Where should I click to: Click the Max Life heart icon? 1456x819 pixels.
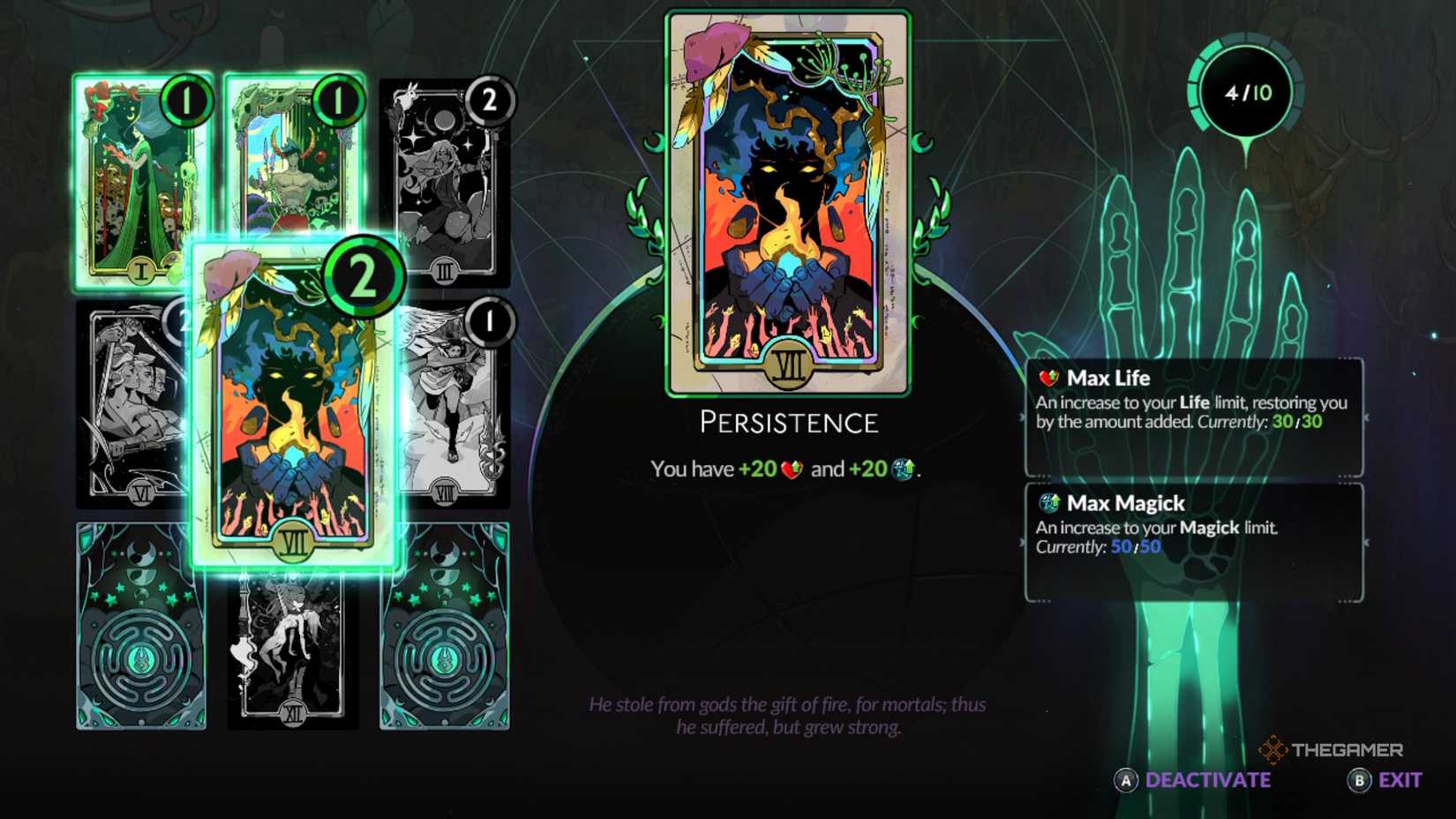[1049, 378]
